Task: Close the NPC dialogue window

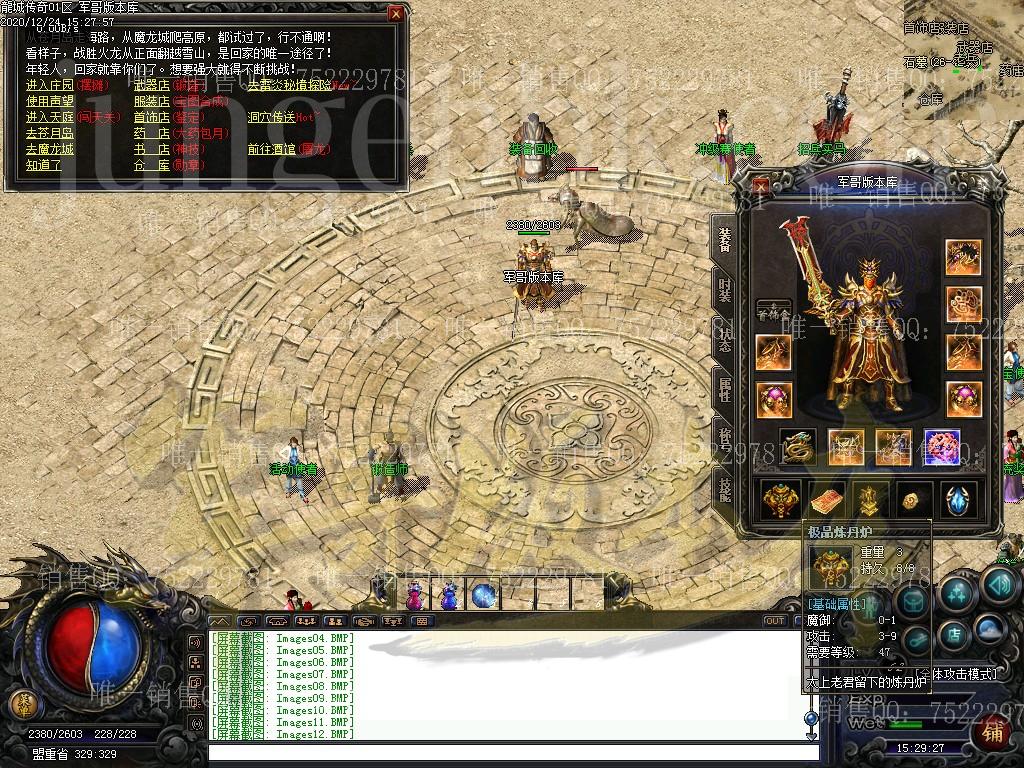Action: tap(396, 14)
